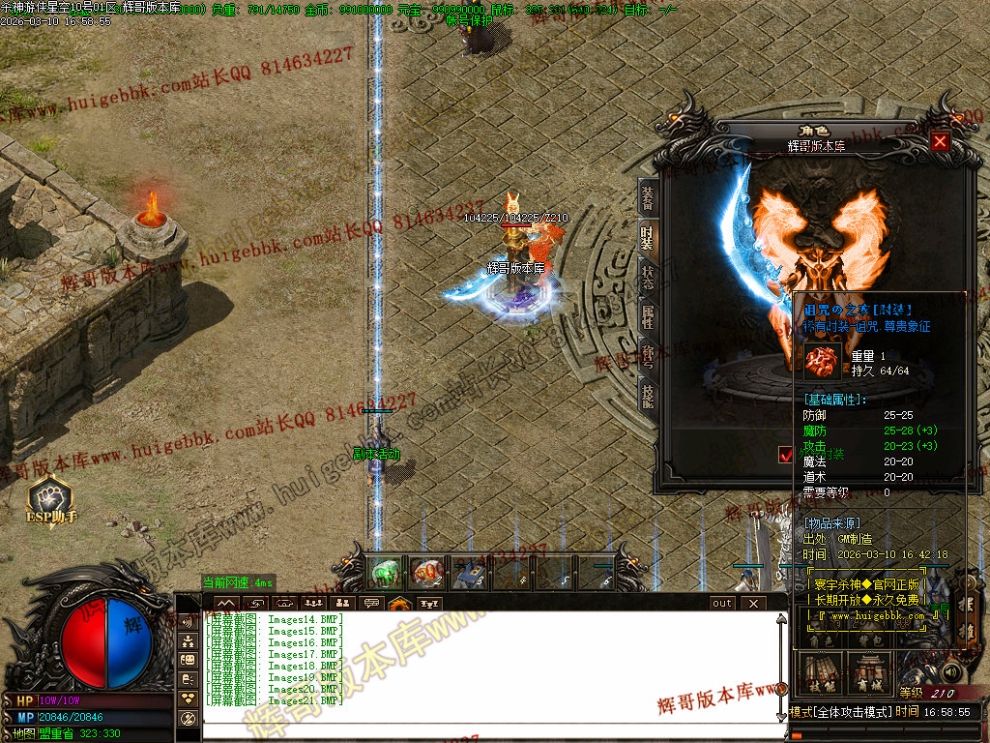Toggle the red fashion display checkbox
990x743 pixels.
pyautogui.click(x=786, y=454)
